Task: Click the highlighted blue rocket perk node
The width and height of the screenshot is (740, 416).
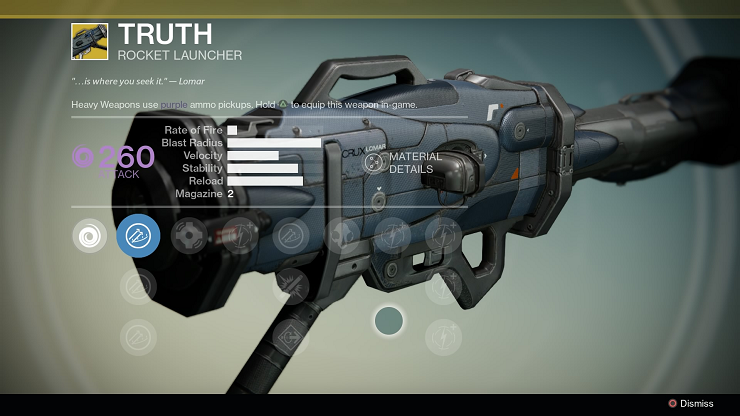Action: (138, 237)
